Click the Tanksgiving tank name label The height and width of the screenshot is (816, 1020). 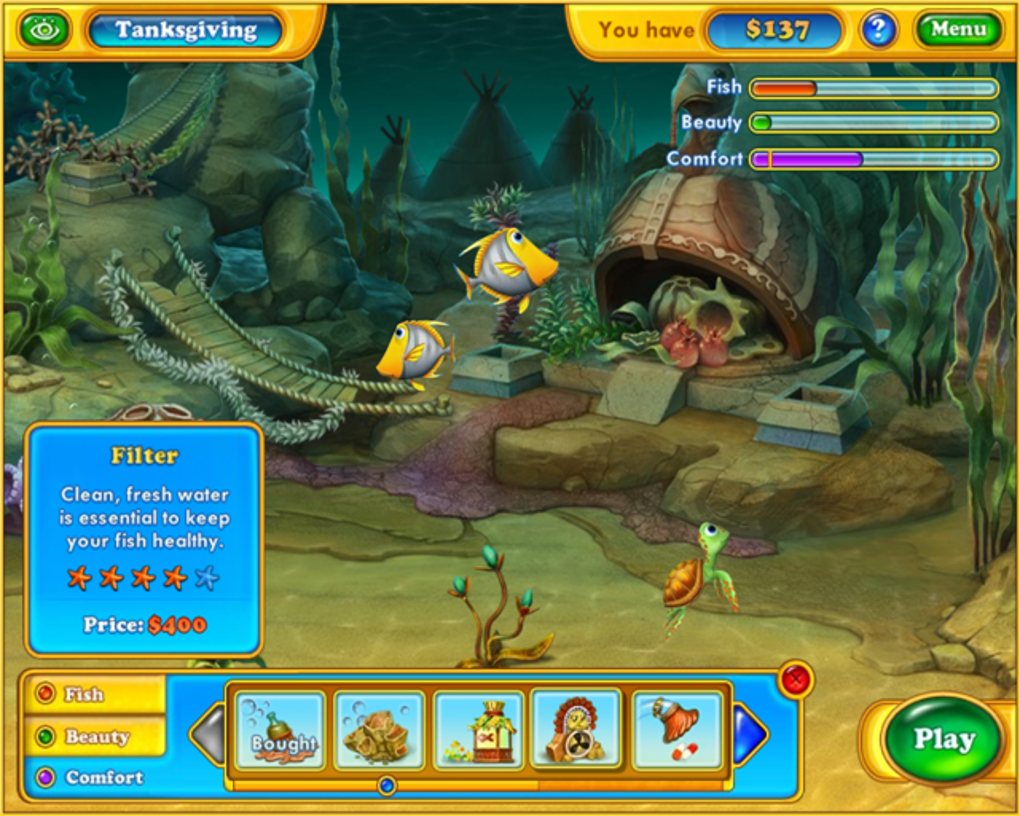tap(186, 30)
